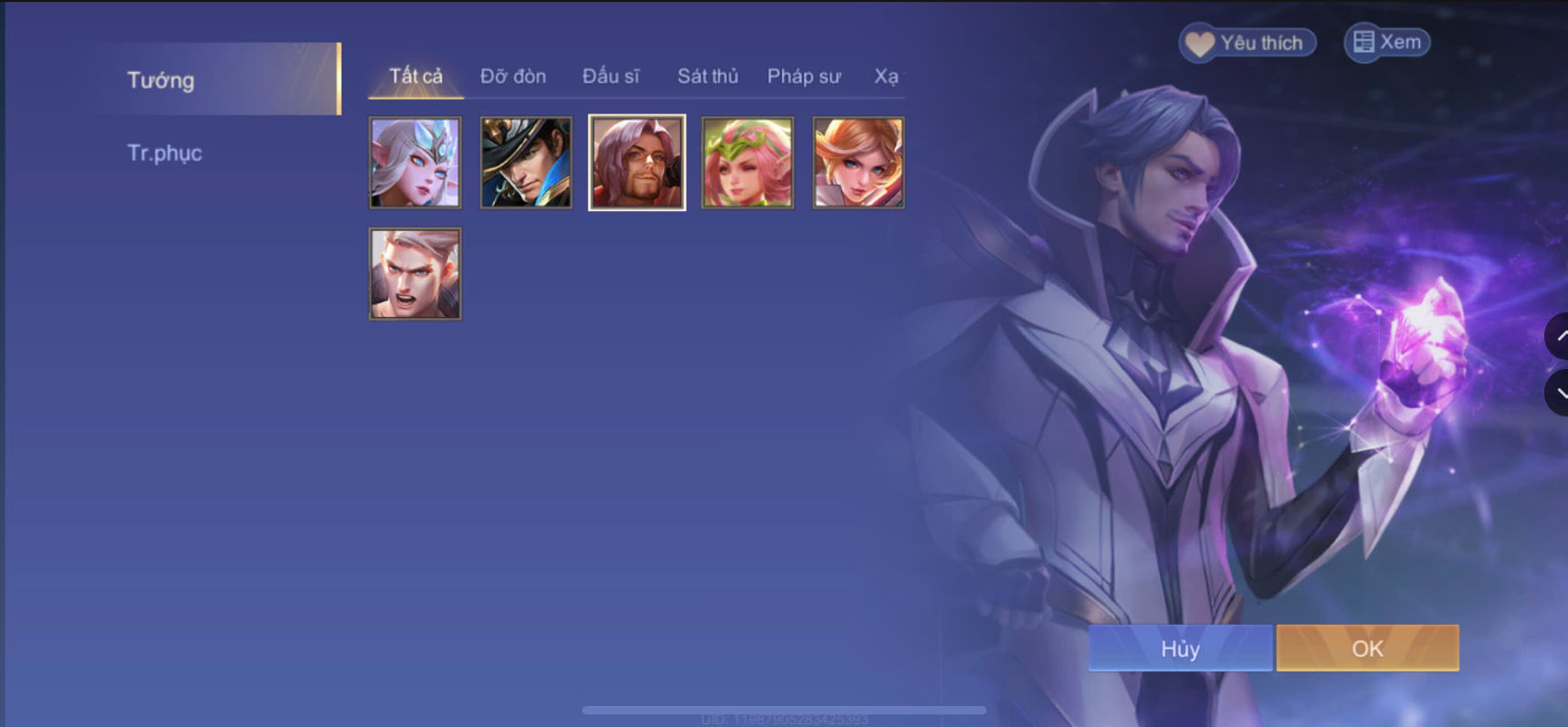Select the highlighted pink-haired male hero portrait

[637, 163]
